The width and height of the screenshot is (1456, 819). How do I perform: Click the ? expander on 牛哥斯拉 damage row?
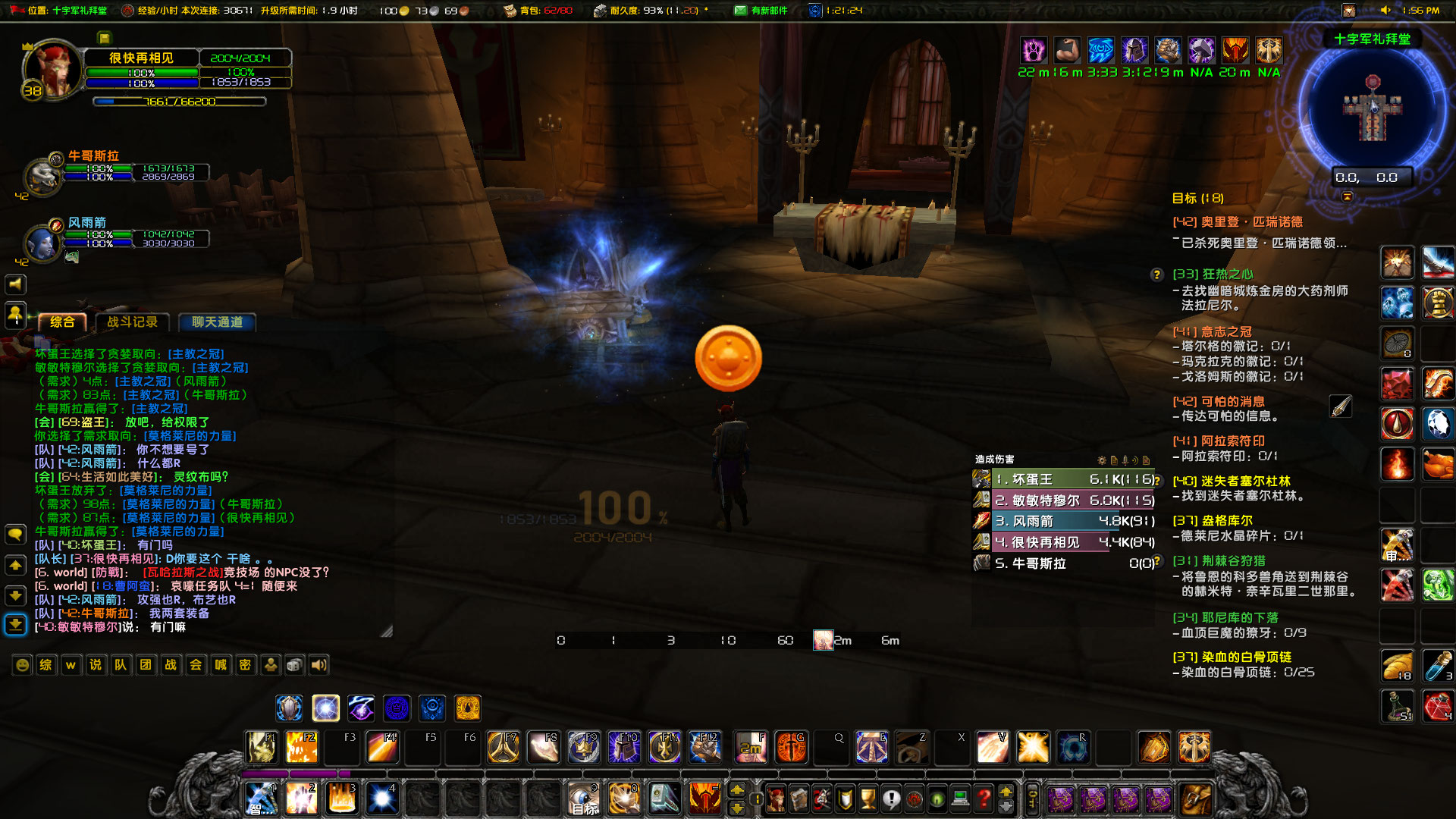1158,562
